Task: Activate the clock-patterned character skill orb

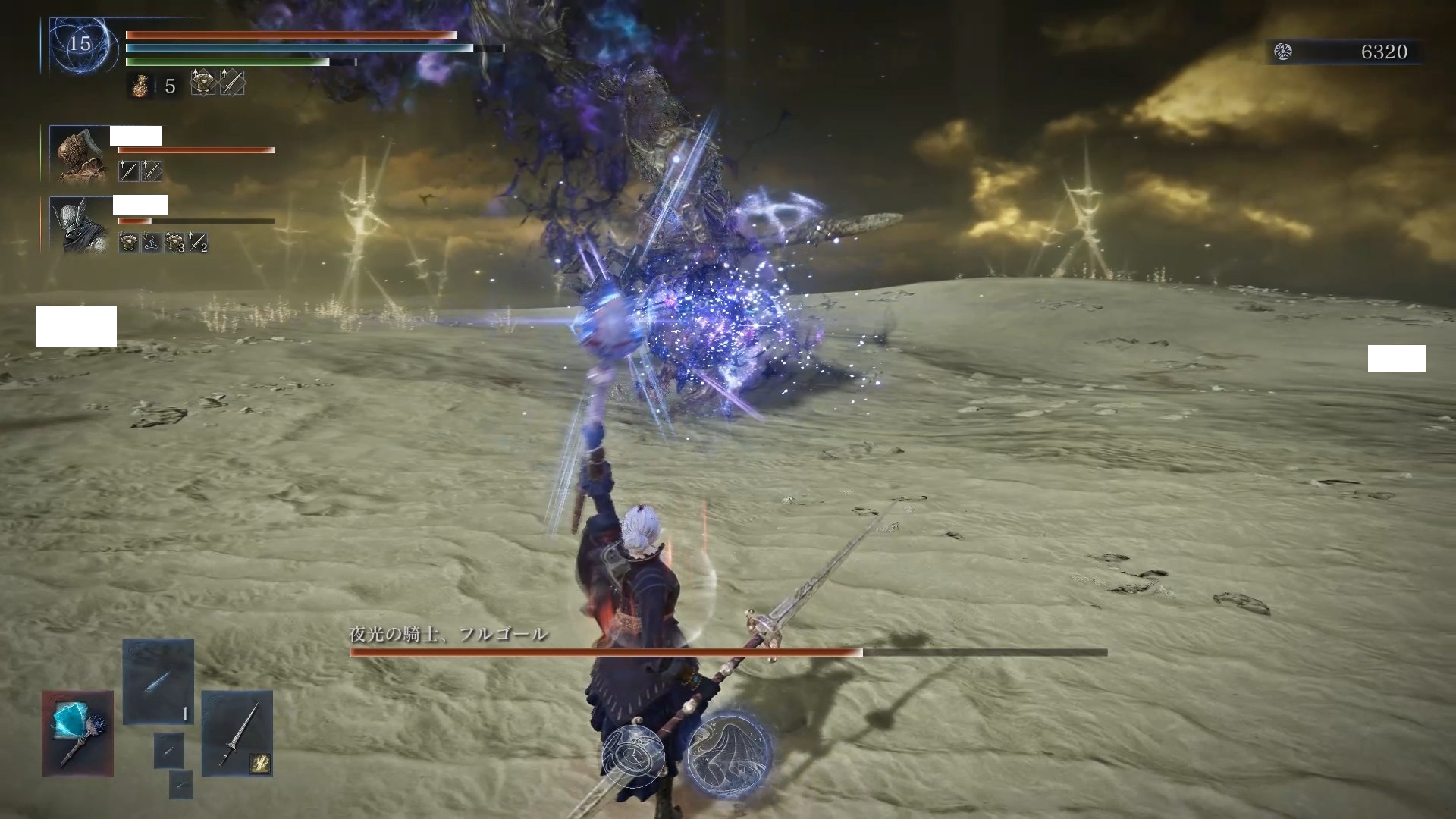Action: [634, 755]
